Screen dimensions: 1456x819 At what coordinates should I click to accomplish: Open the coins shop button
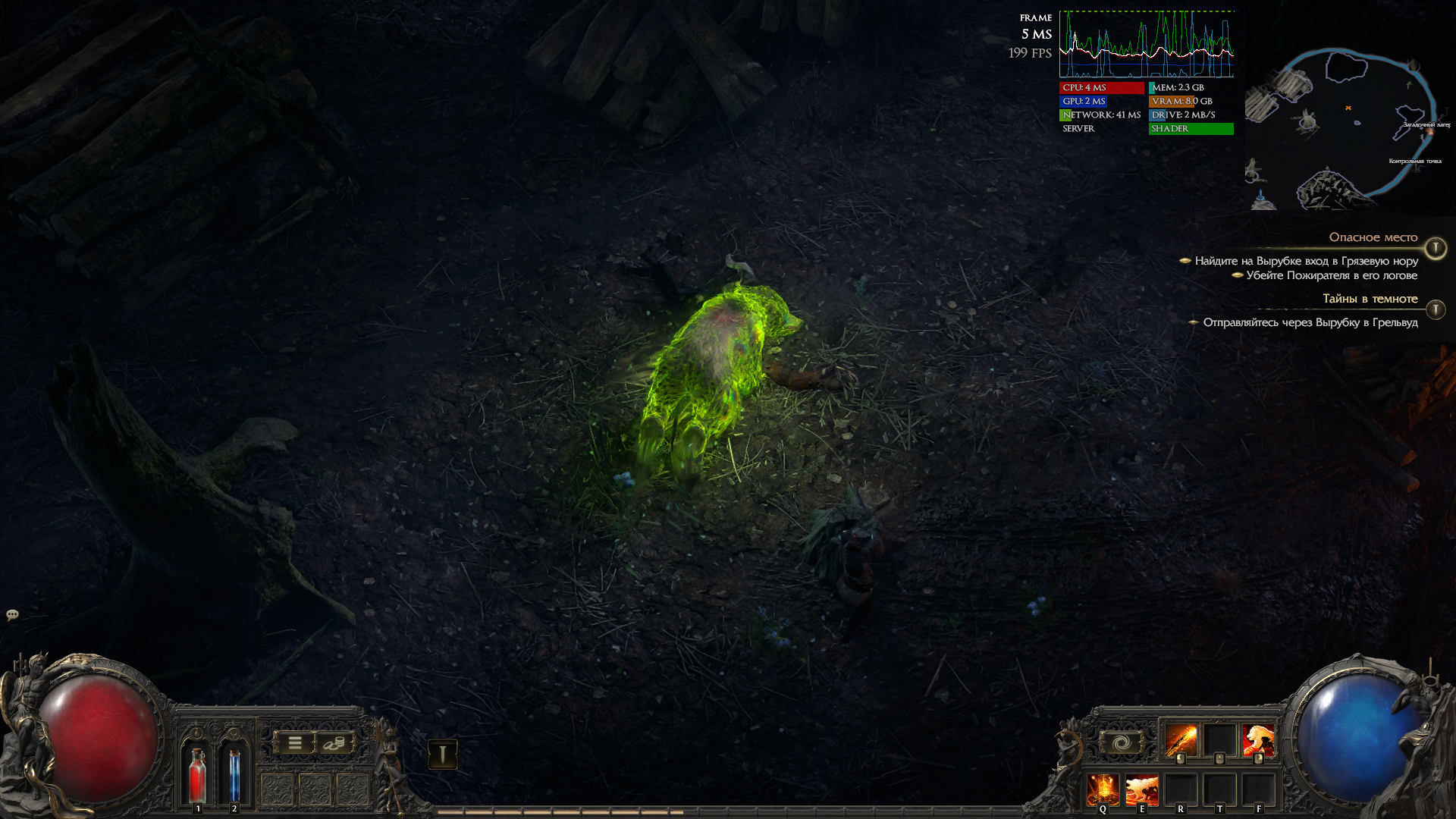click(x=334, y=743)
